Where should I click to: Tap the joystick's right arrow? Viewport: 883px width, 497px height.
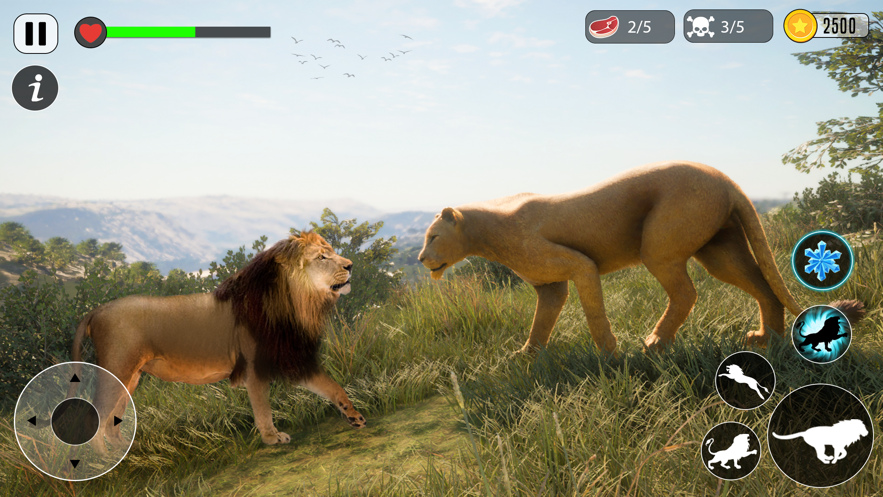click(x=118, y=421)
